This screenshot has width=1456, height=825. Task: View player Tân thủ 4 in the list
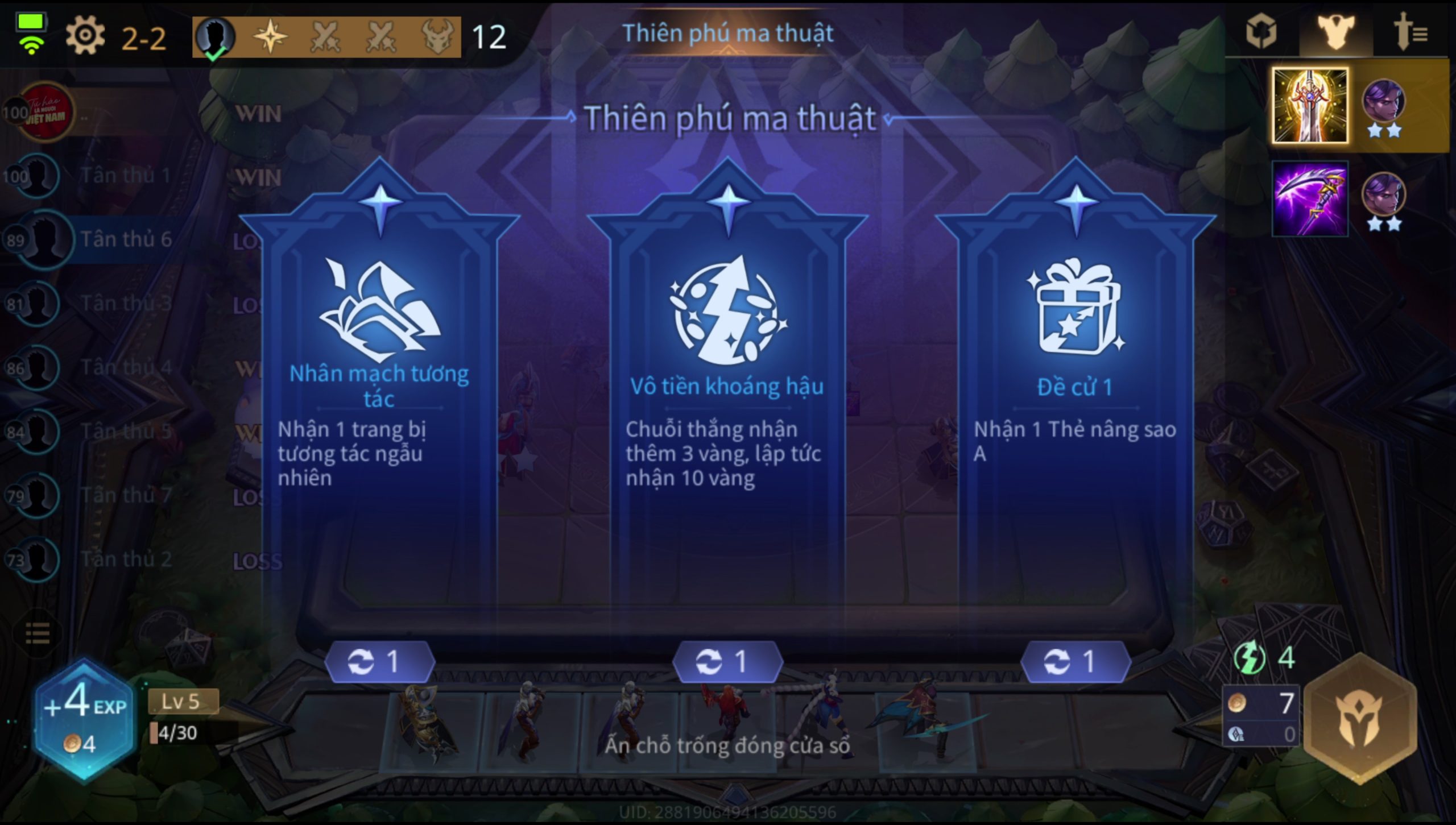[x=125, y=367]
